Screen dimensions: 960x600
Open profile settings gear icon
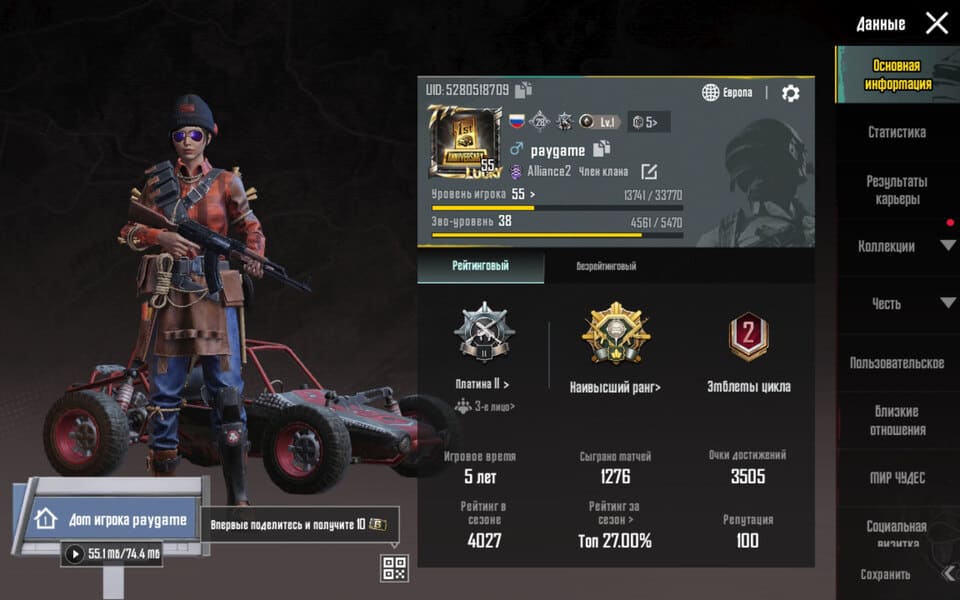(790, 93)
